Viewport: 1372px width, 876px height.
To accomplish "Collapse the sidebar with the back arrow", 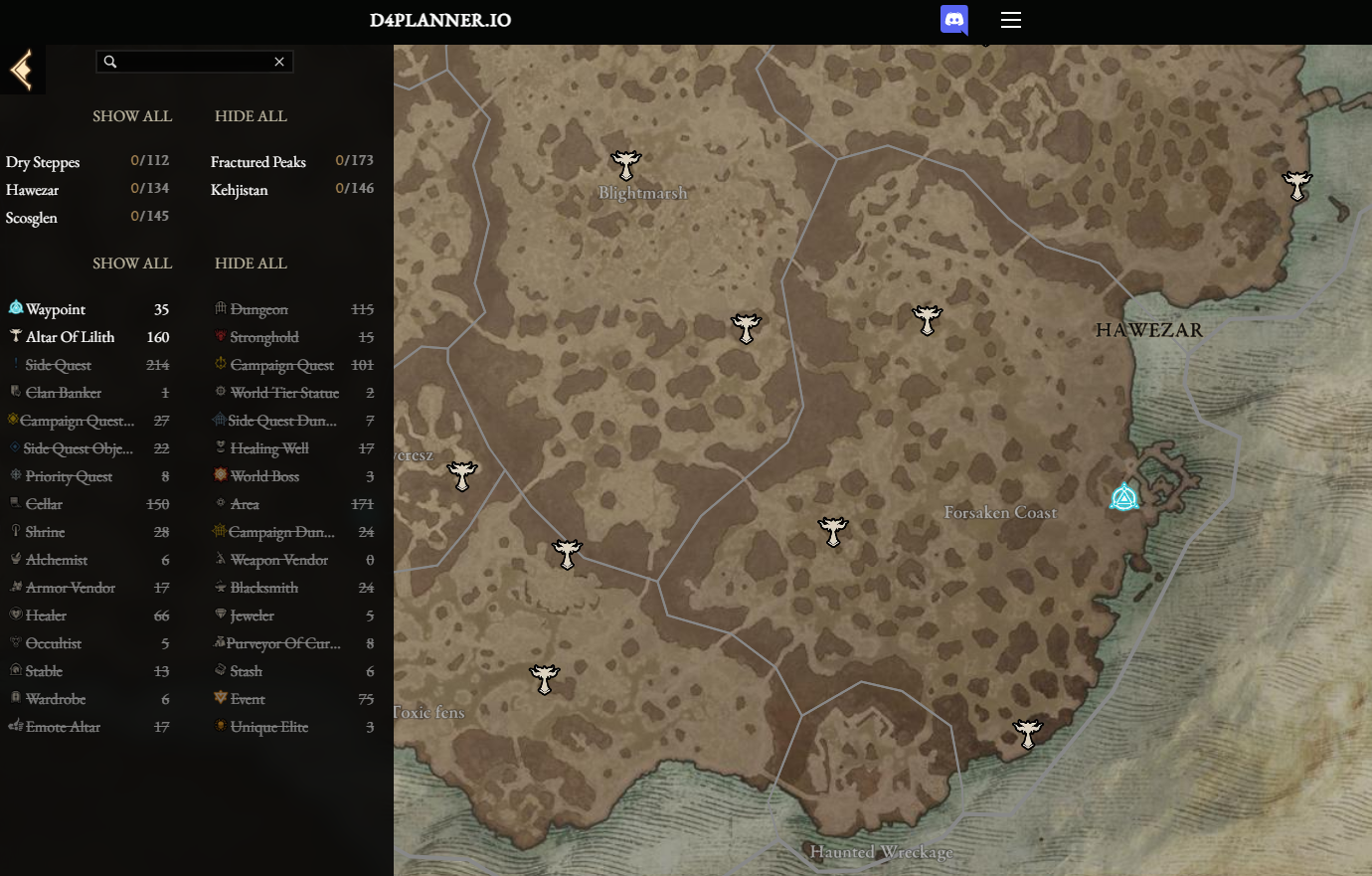I will pyautogui.click(x=21, y=71).
